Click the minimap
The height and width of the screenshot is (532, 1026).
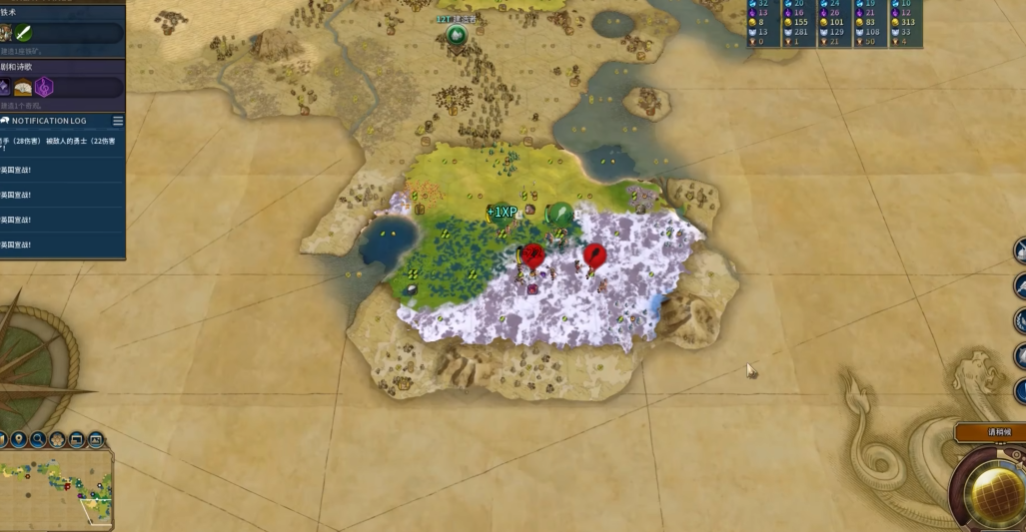(56, 490)
